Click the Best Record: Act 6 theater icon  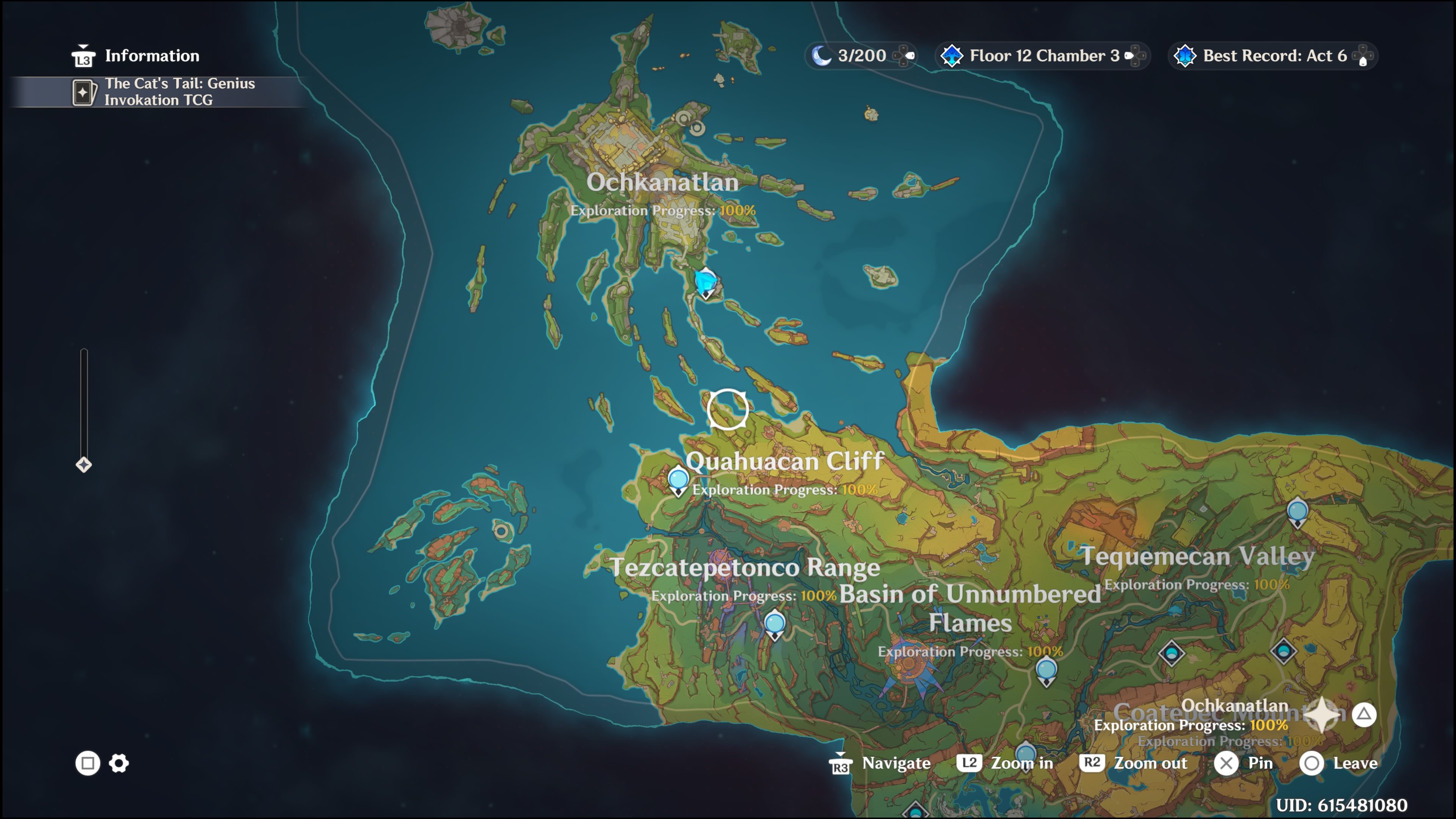coord(1185,55)
